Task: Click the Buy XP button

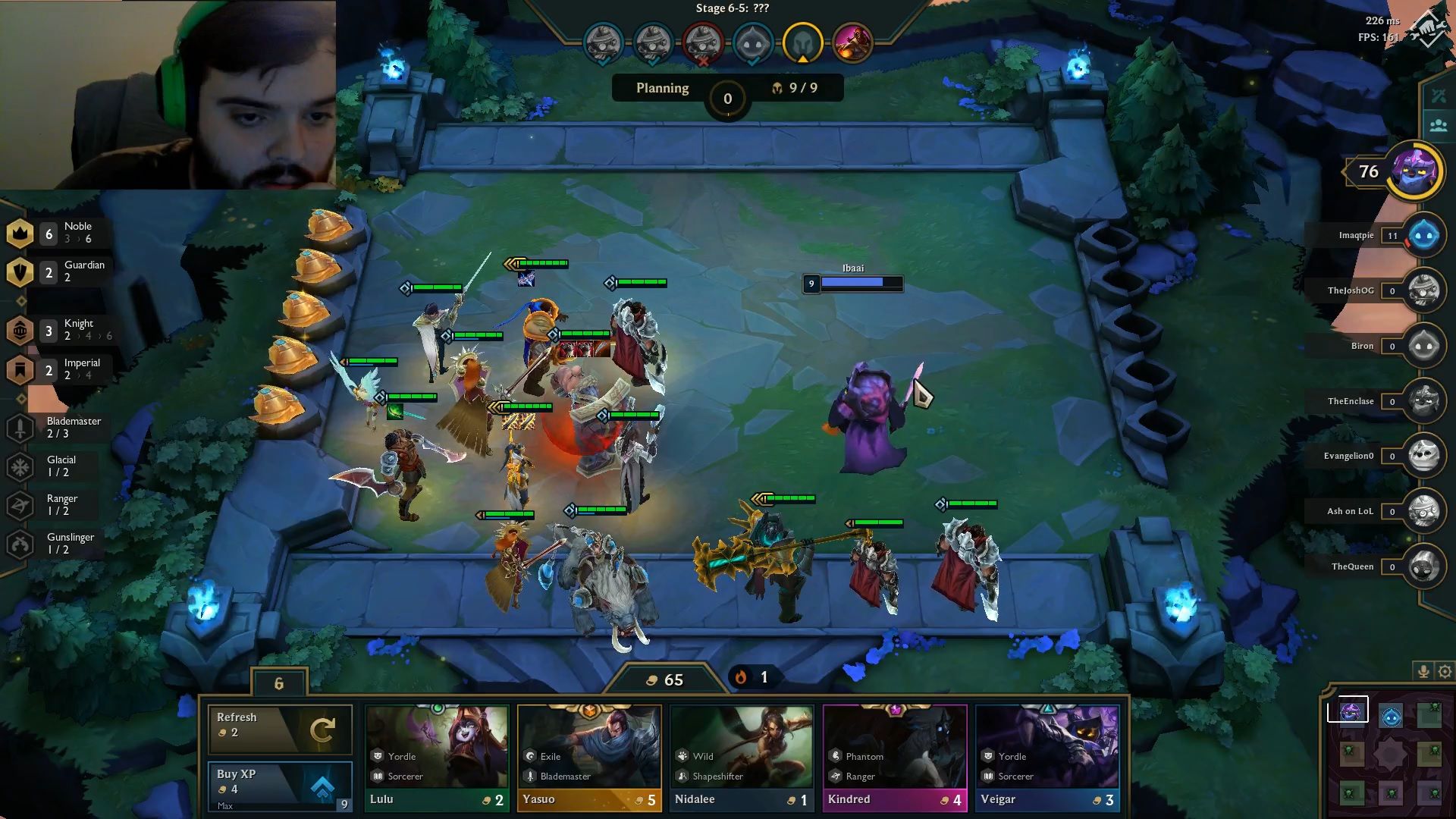Action: tap(280, 786)
